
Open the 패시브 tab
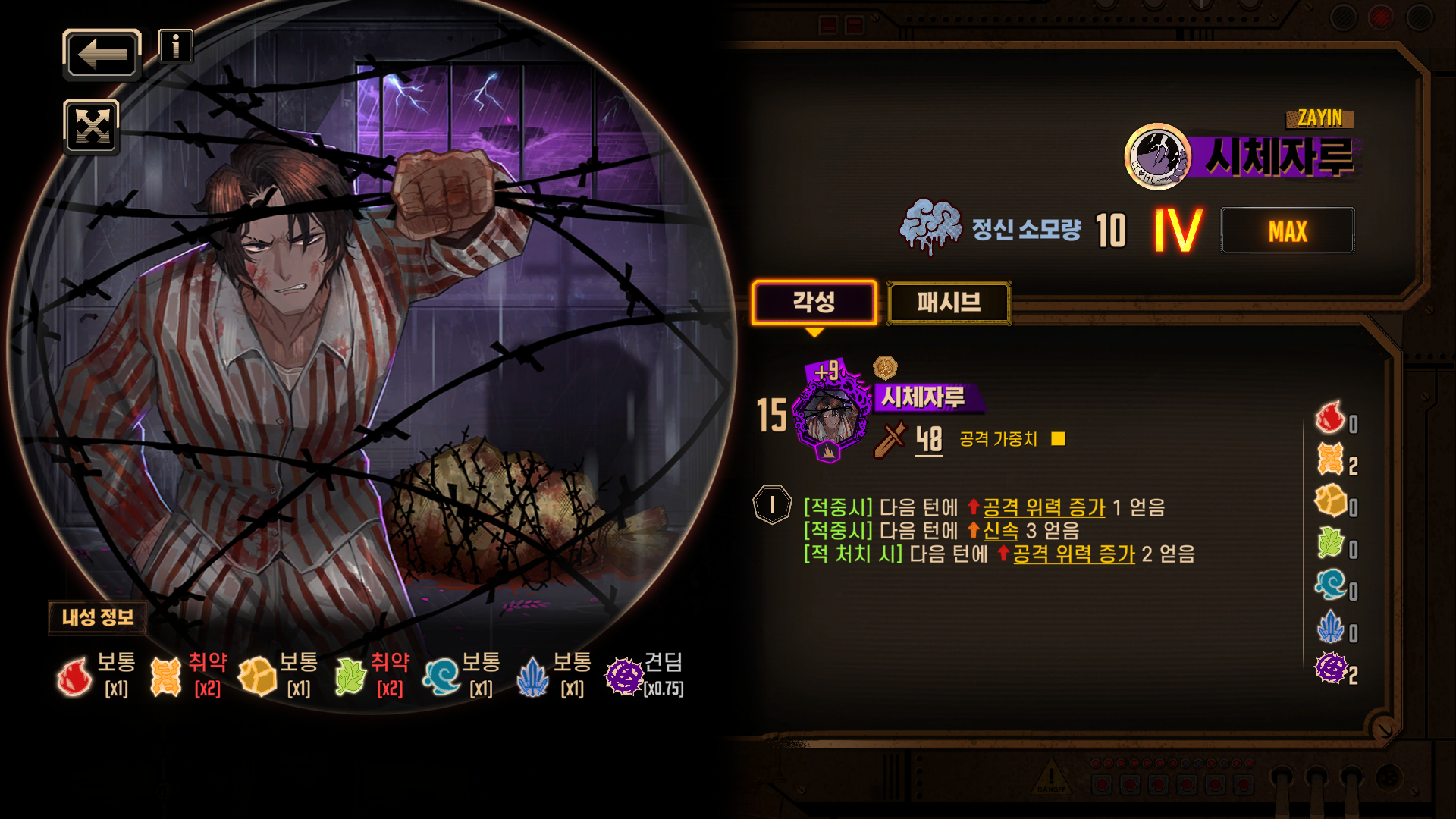click(949, 303)
